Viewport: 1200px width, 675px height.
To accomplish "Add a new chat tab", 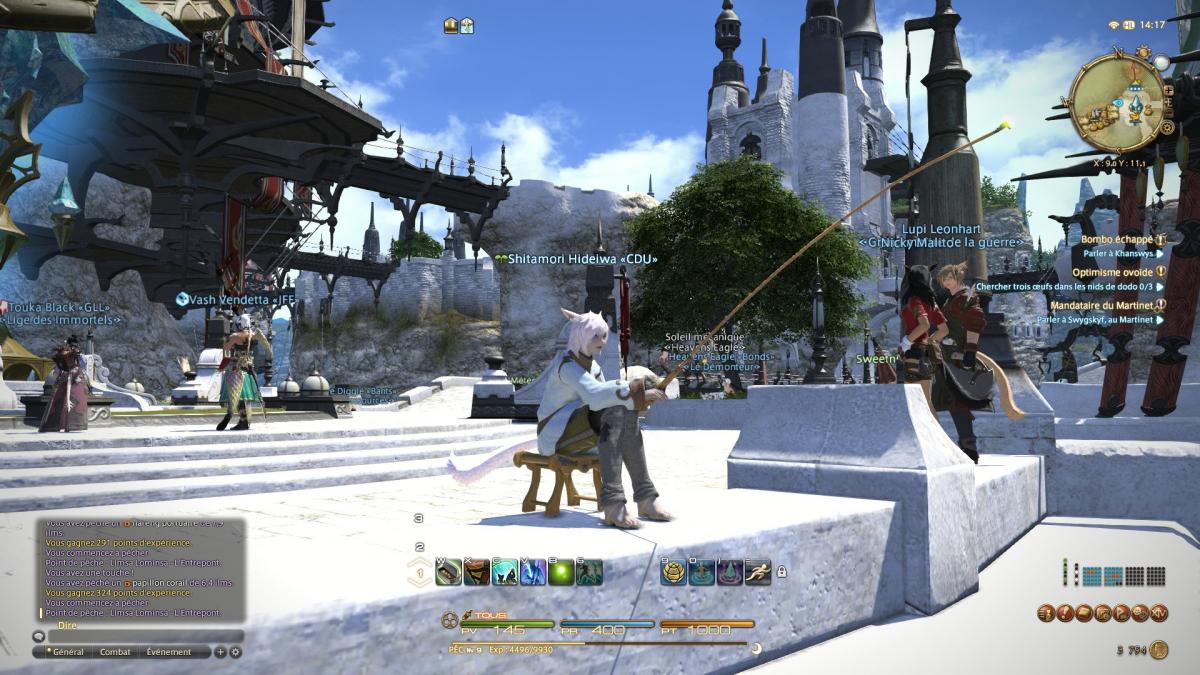I will tap(220, 652).
